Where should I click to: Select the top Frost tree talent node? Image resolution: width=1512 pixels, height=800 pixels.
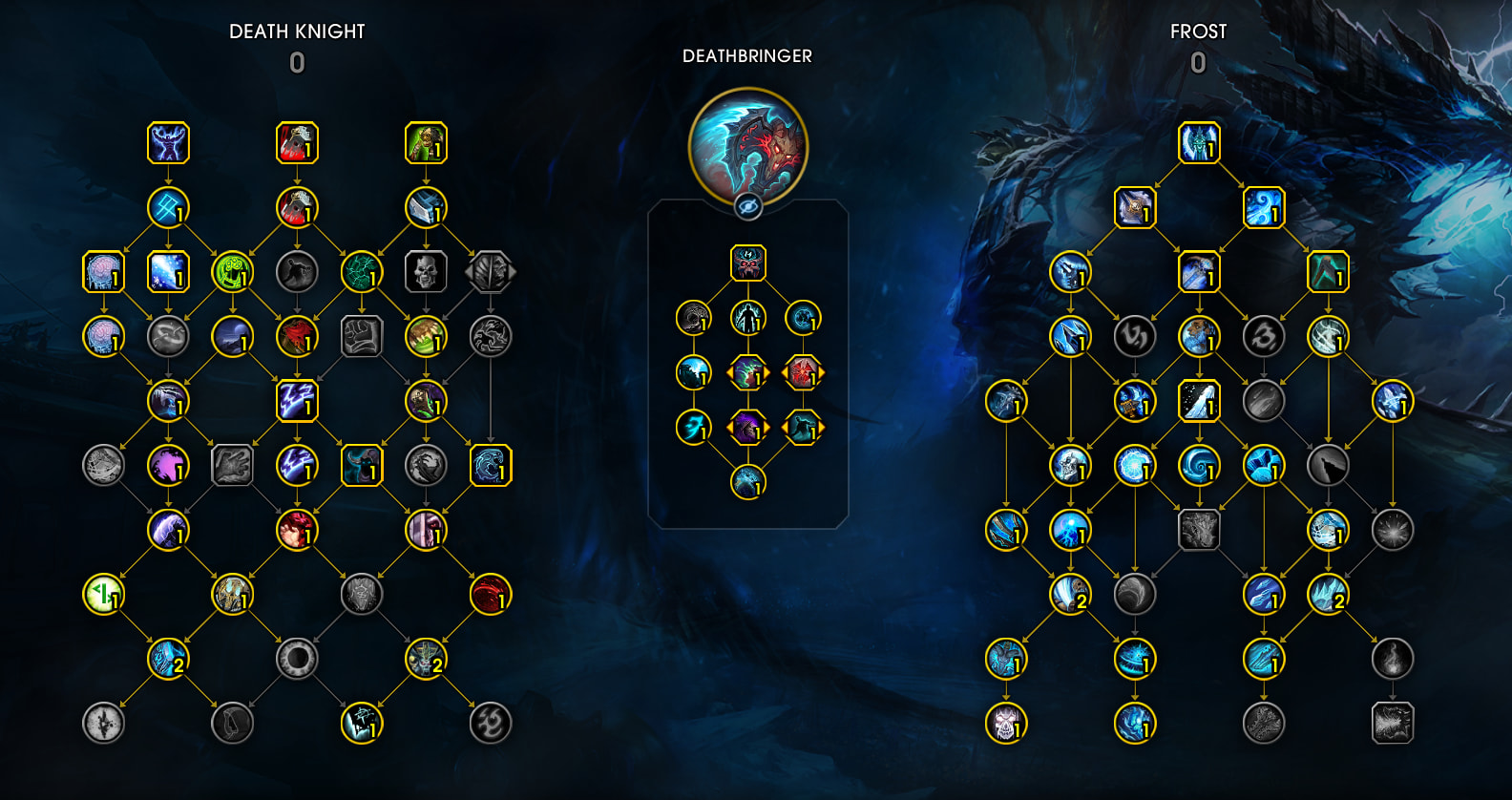[1198, 143]
